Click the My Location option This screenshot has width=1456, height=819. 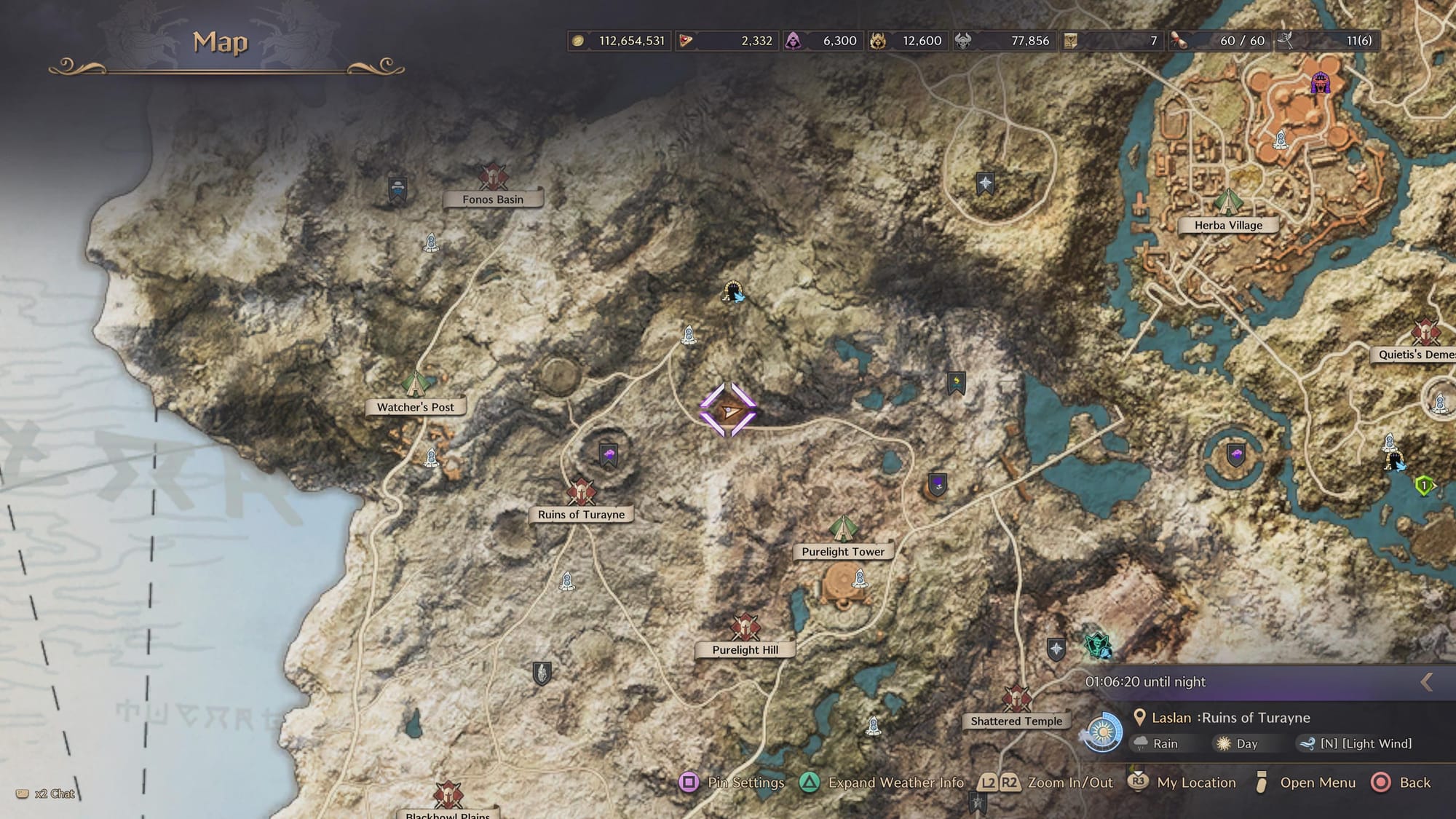click(1182, 783)
